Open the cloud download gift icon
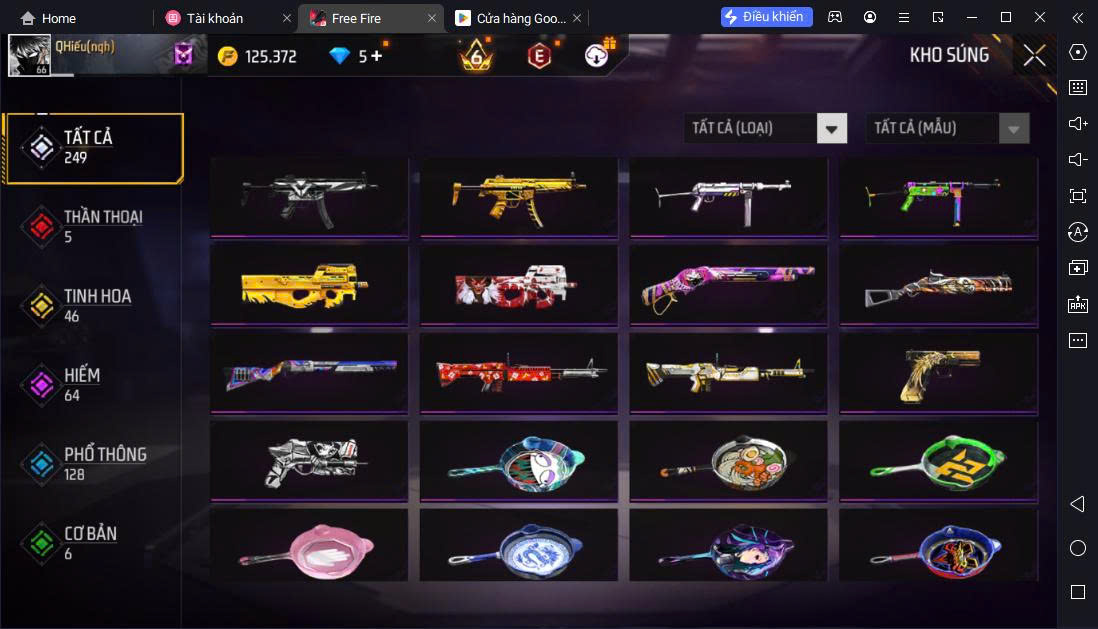Image resolution: width=1098 pixels, height=629 pixels. point(598,56)
